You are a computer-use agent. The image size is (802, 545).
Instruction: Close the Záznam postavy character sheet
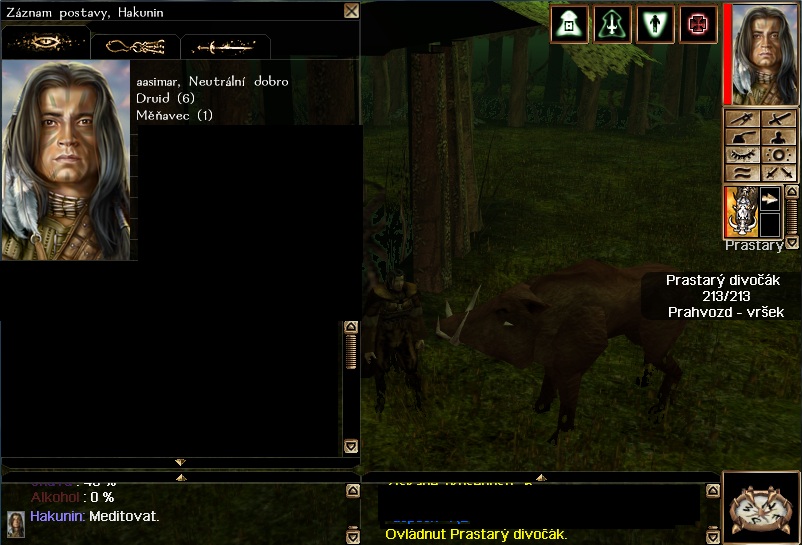(351, 11)
